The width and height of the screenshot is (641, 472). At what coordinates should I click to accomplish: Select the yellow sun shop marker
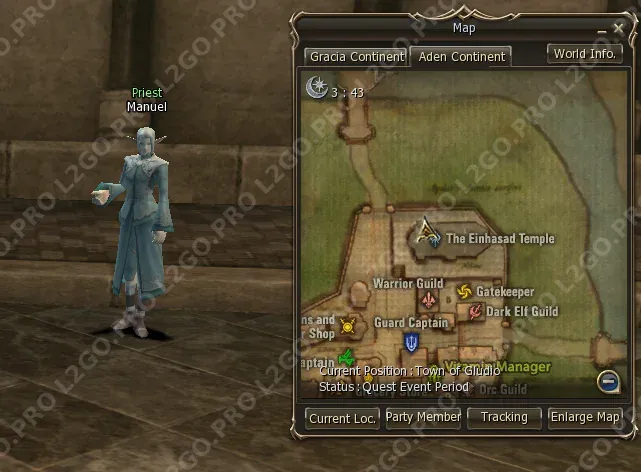point(348,325)
